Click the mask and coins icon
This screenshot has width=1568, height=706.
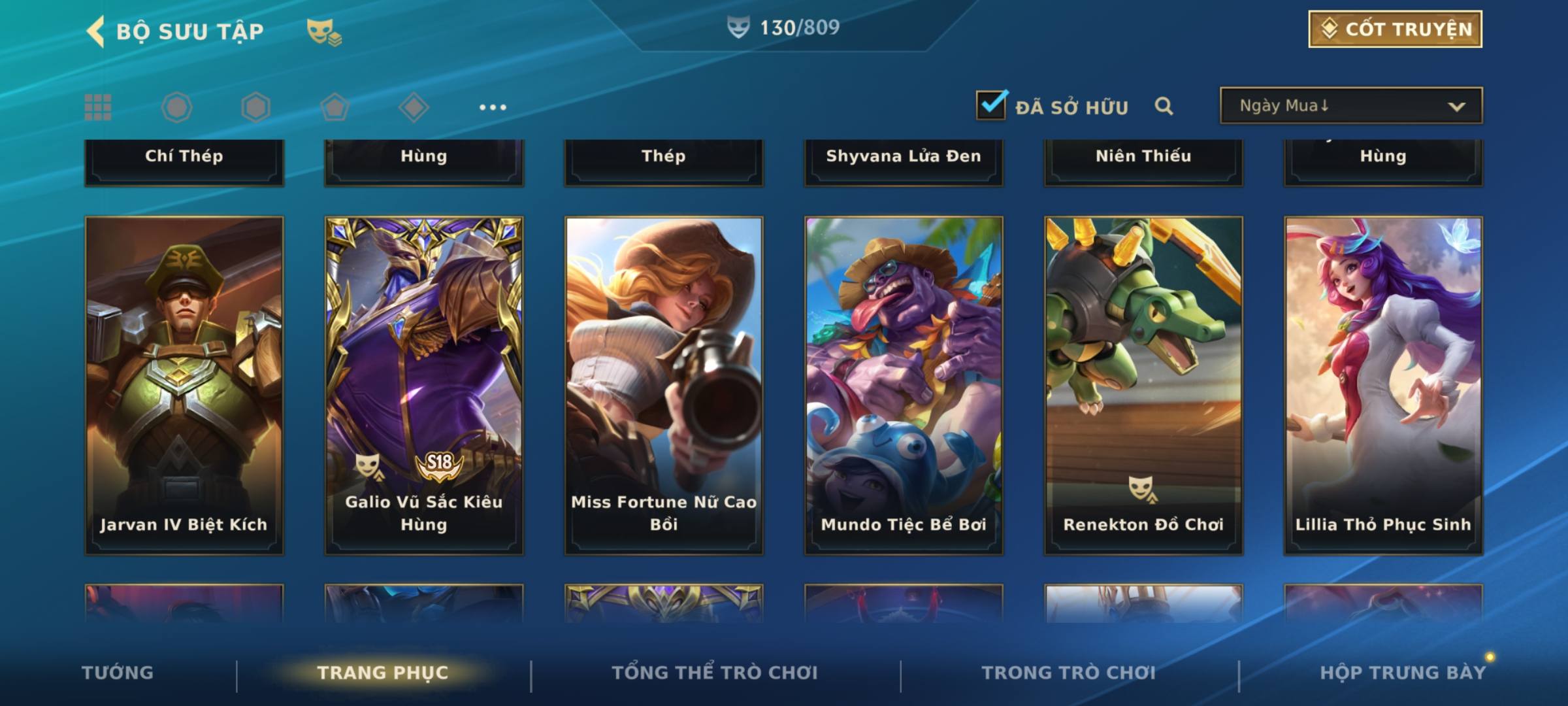click(x=324, y=31)
